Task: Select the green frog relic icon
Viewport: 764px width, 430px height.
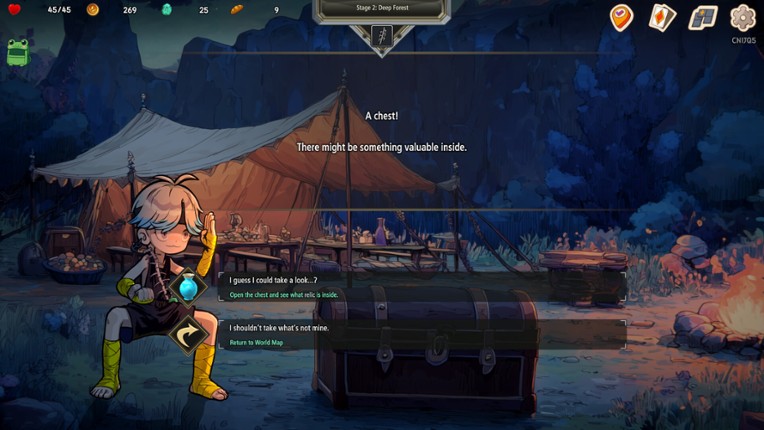Action: 17,52
